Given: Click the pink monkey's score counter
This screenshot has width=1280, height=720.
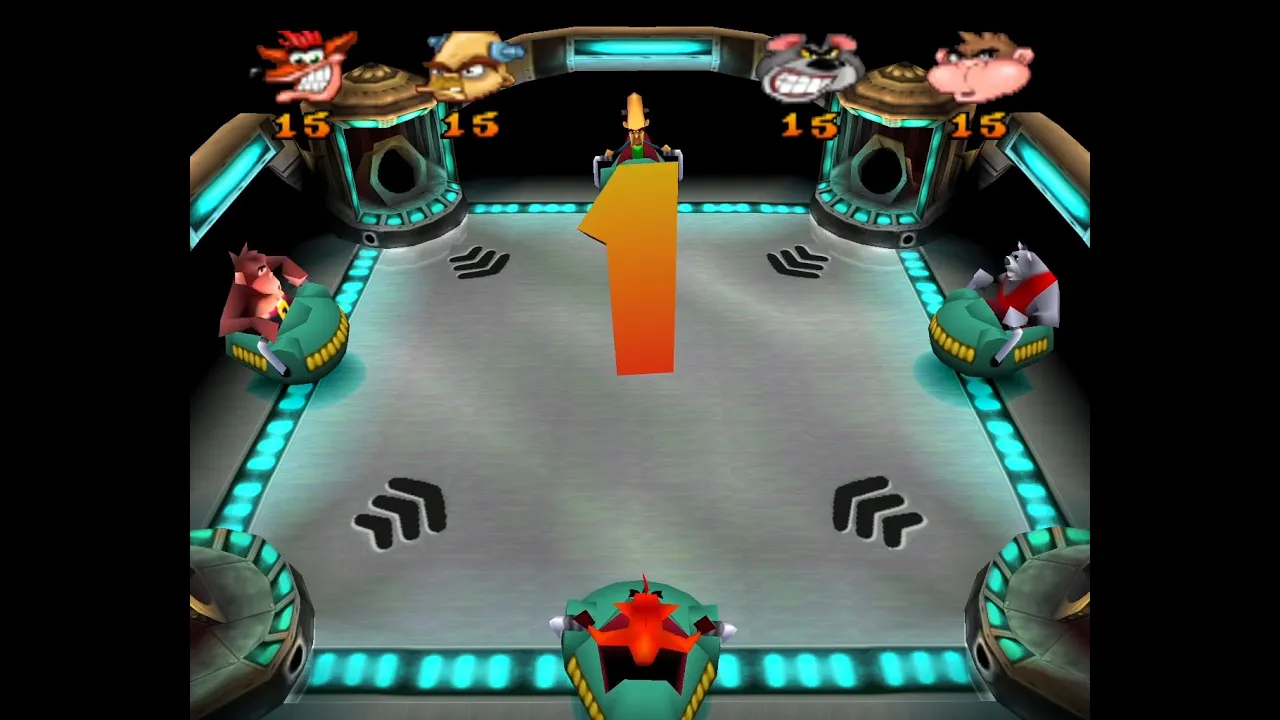Looking at the screenshot, I should coord(978,126).
